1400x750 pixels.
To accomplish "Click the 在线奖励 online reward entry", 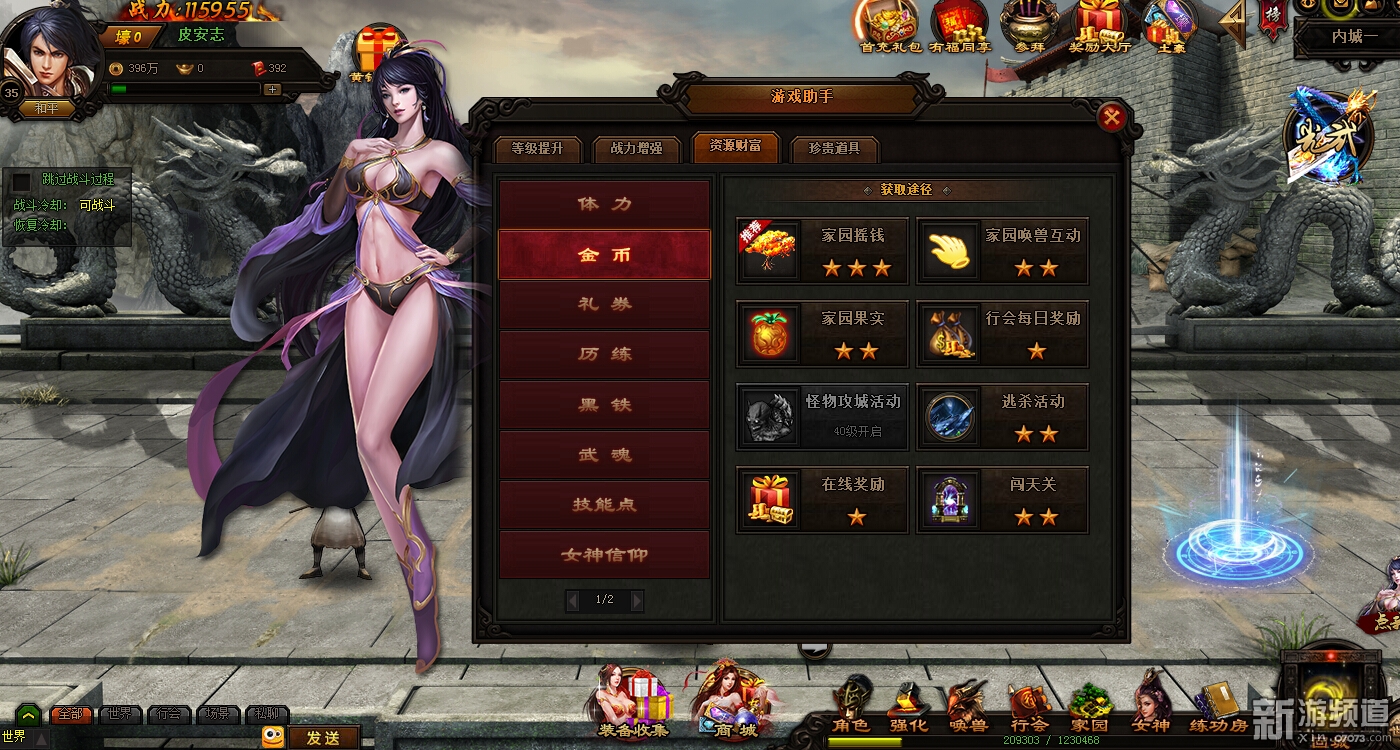I will click(822, 499).
